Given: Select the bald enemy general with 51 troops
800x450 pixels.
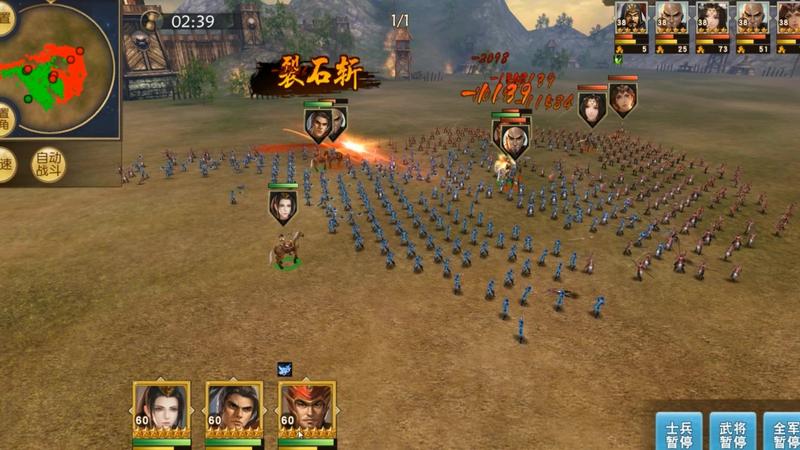Looking at the screenshot, I should 752,22.
